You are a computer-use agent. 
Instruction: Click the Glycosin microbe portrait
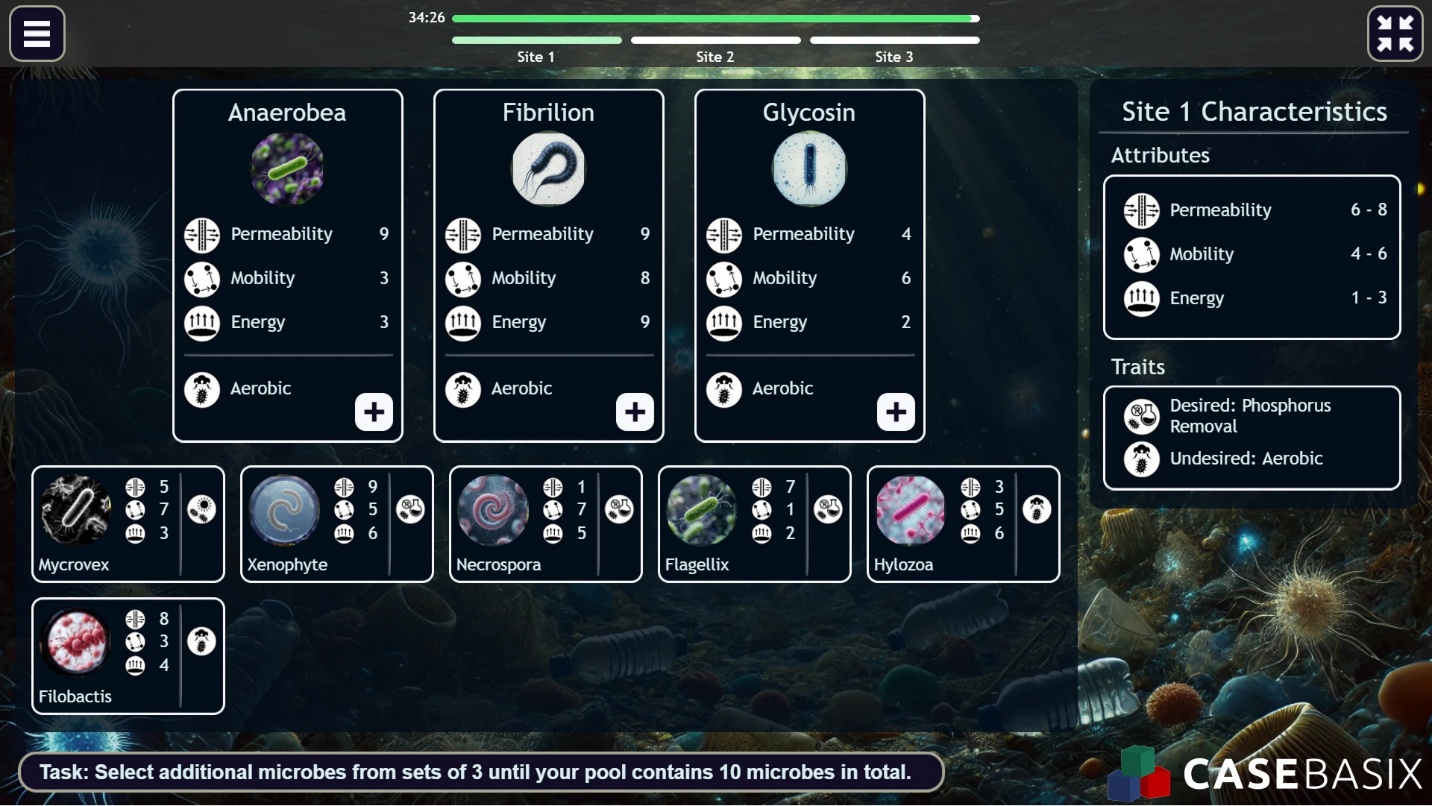coord(809,169)
